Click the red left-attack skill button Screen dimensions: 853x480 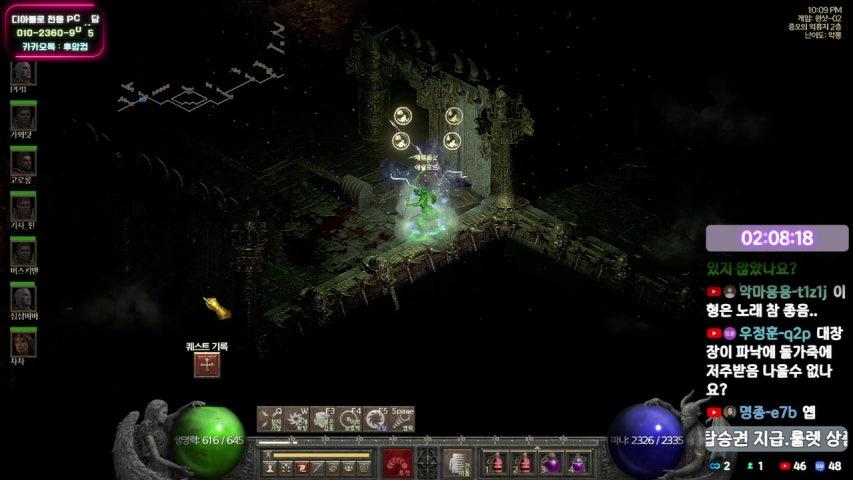pos(397,462)
